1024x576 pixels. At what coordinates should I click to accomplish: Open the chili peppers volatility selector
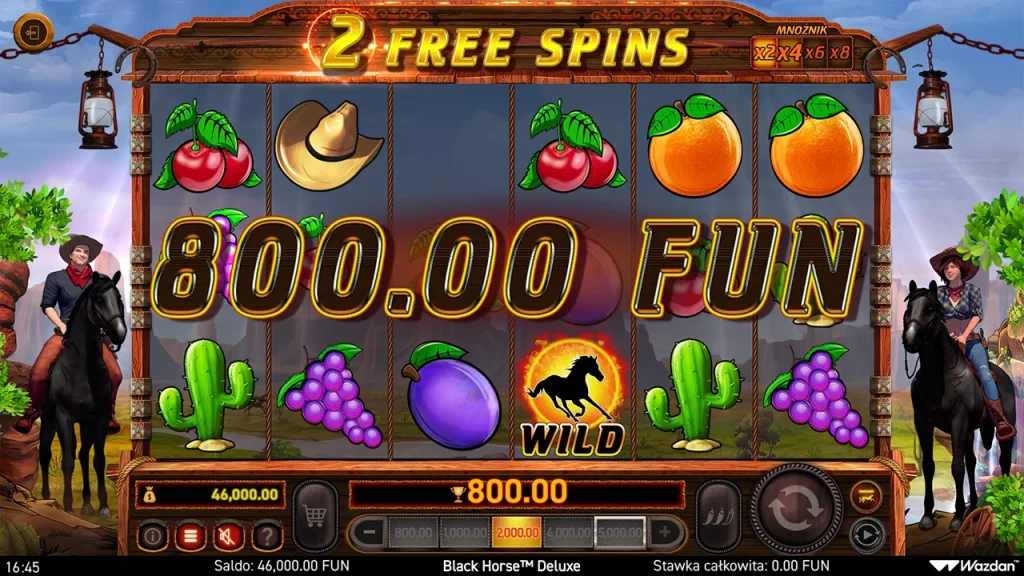click(717, 516)
